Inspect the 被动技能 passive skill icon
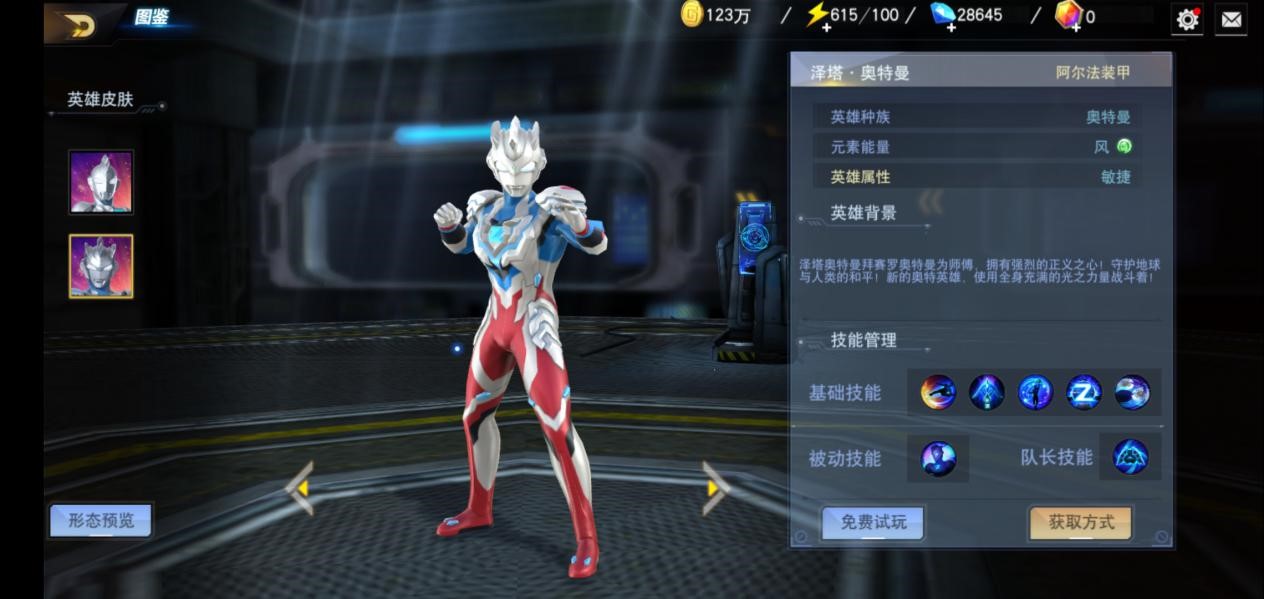1264x599 pixels. click(938, 458)
